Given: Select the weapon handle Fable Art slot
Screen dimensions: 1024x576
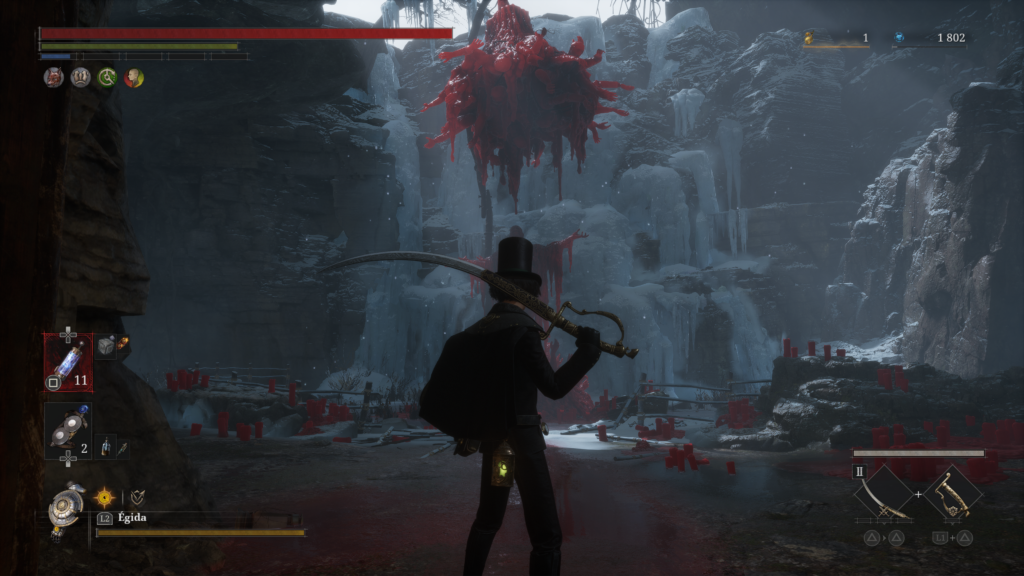Looking at the screenshot, I should pyautogui.click(x=952, y=496).
